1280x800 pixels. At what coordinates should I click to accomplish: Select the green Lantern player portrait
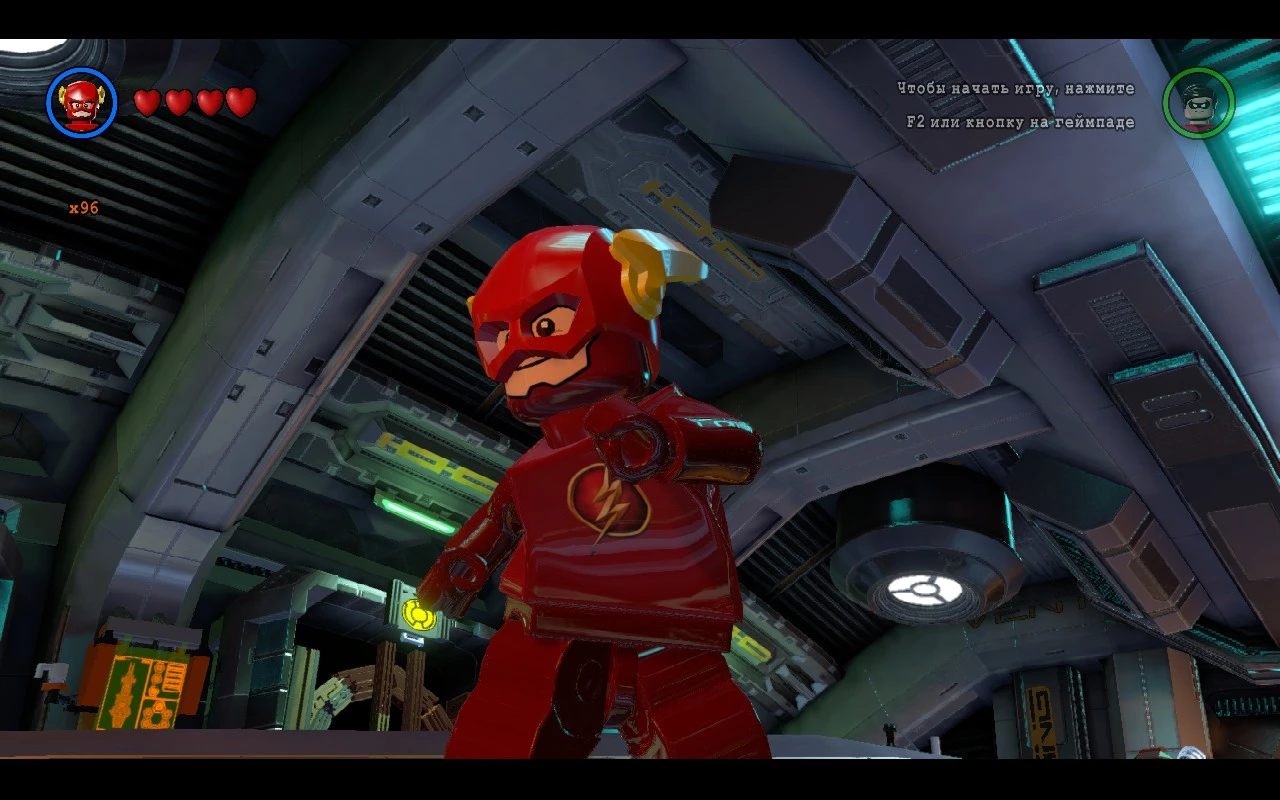pos(1199,102)
